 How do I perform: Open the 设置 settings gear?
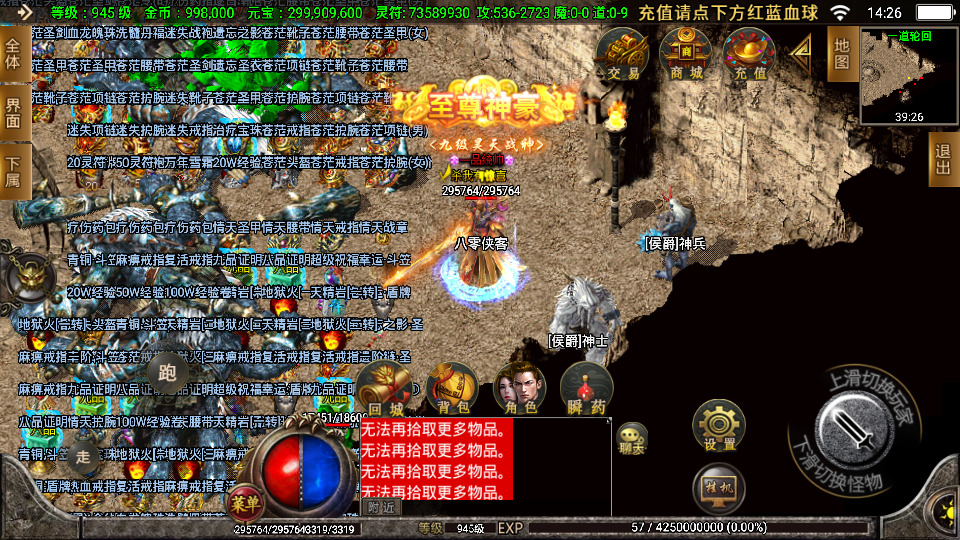click(x=719, y=425)
